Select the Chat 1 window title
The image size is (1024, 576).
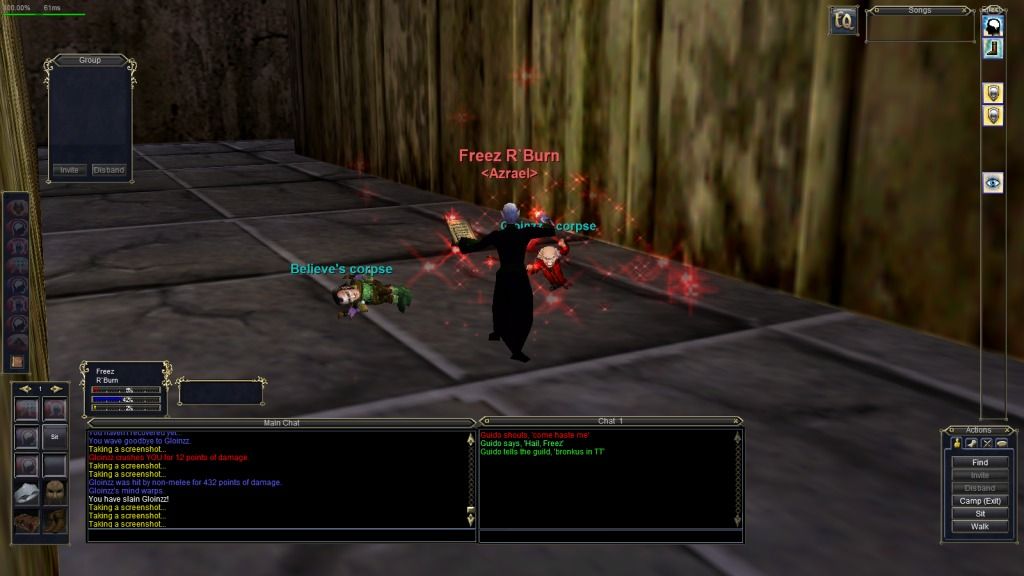pos(610,421)
